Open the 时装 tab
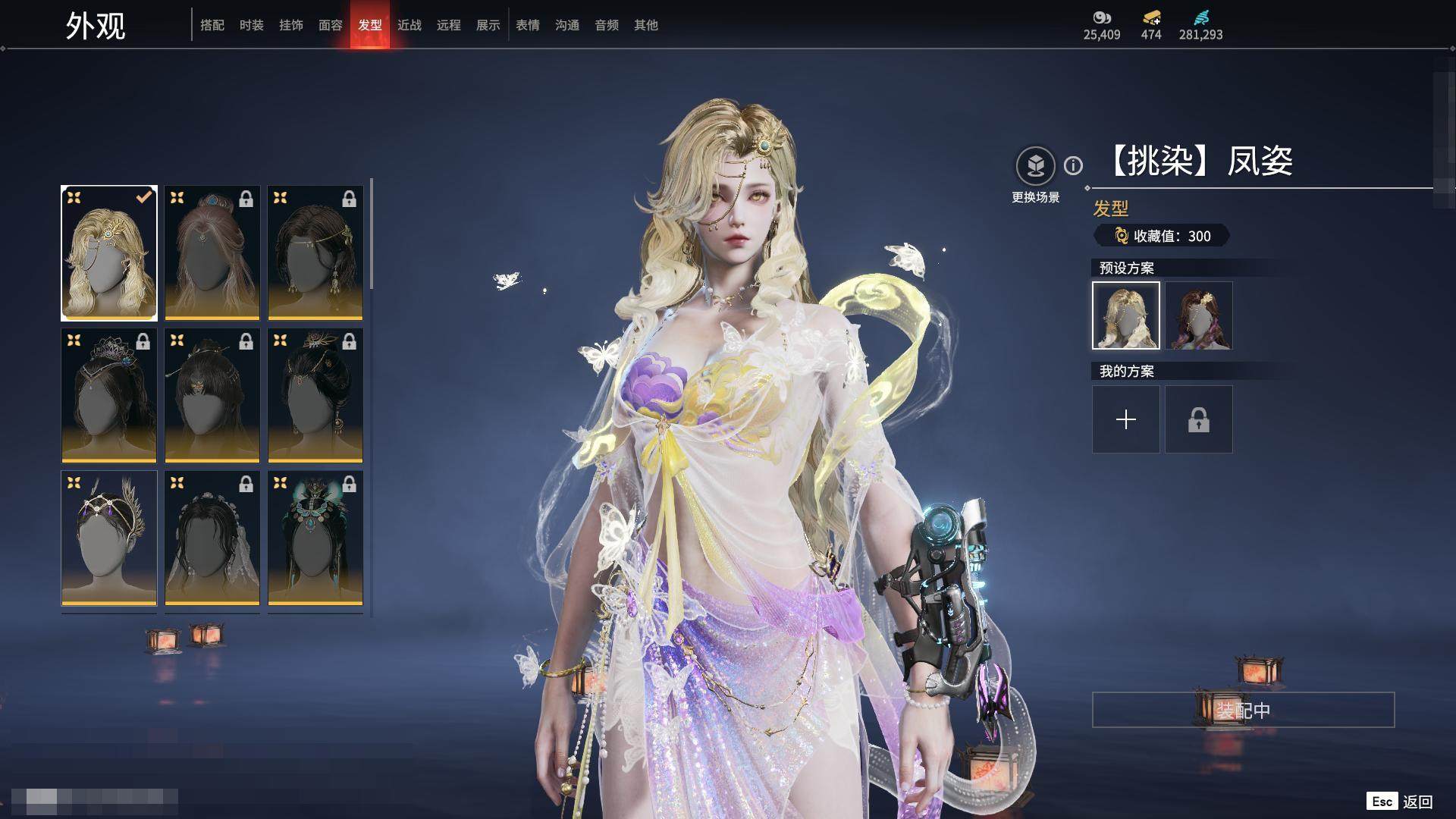Screen dimensions: 1456x819 click(252, 25)
